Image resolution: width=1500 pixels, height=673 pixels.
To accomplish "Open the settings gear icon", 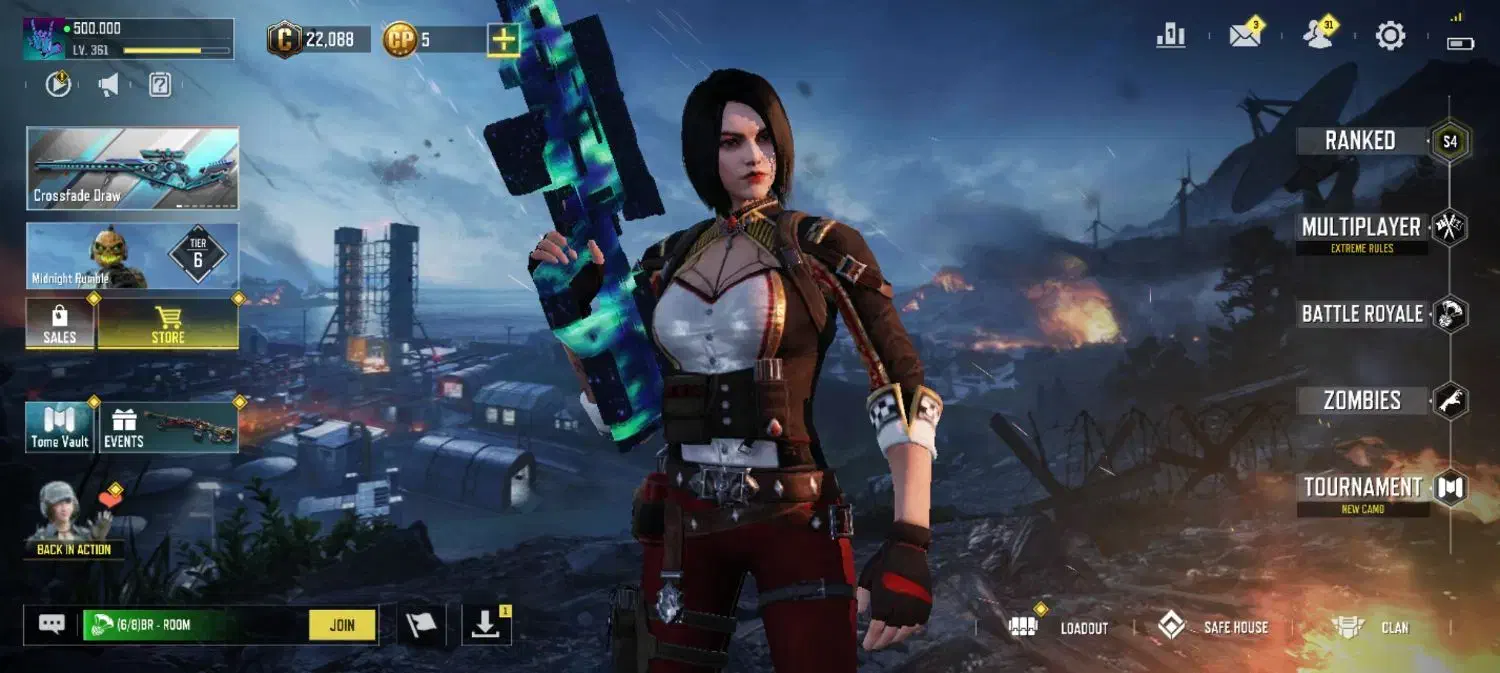I will (x=1390, y=37).
